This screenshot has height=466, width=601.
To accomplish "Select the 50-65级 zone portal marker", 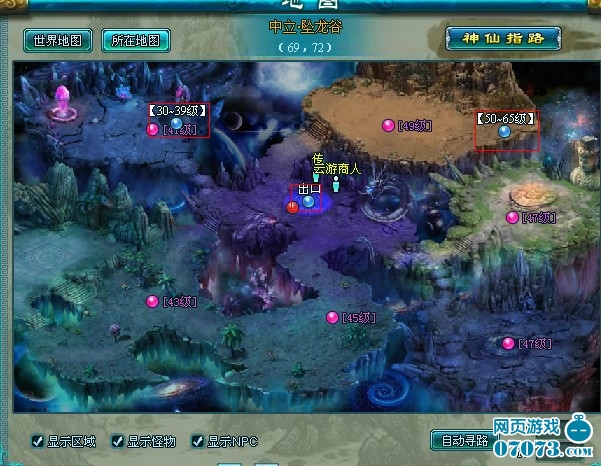I will coord(505,131).
